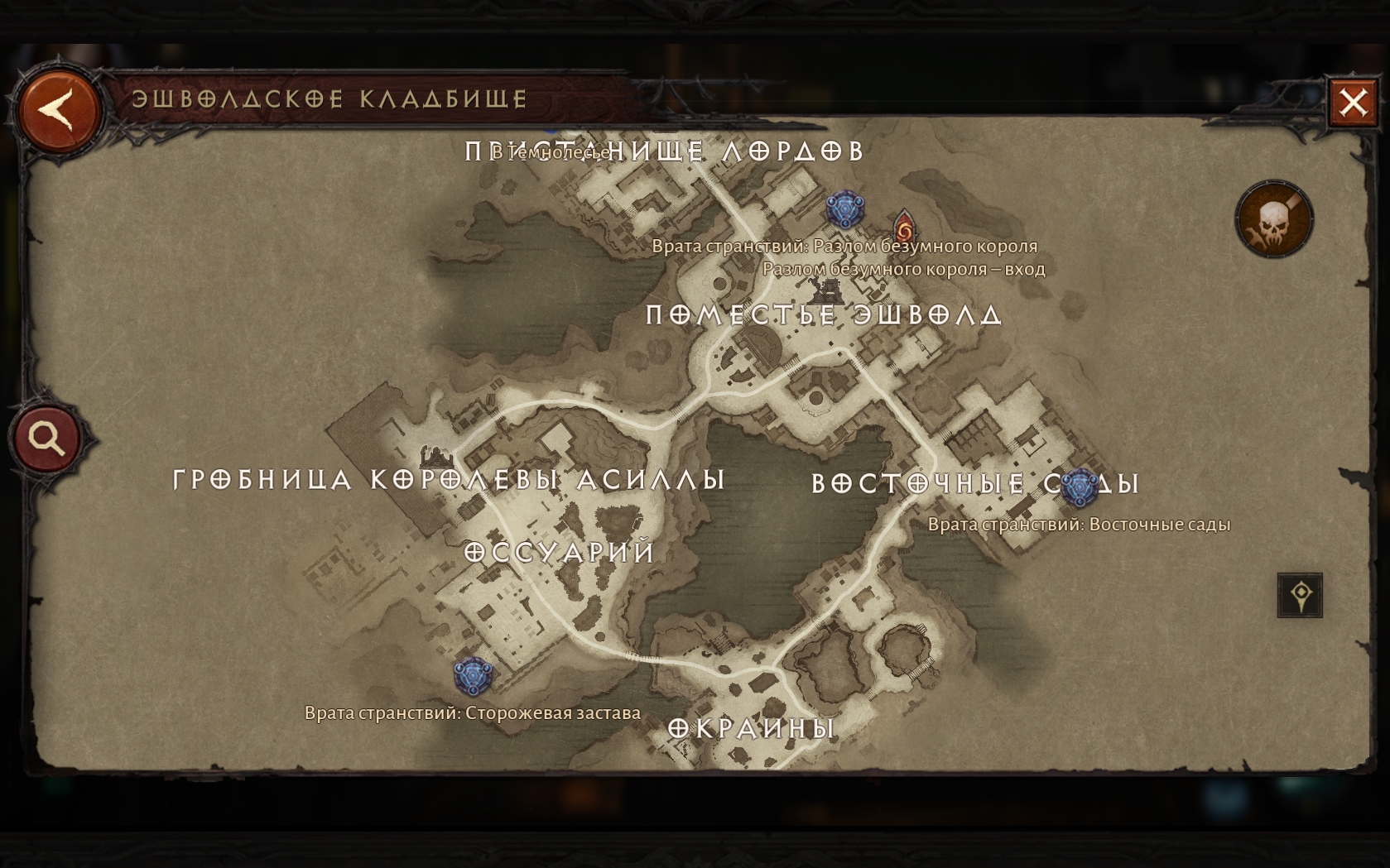Close the map with the X button
This screenshot has height=868, width=1390.
pos(1353,103)
